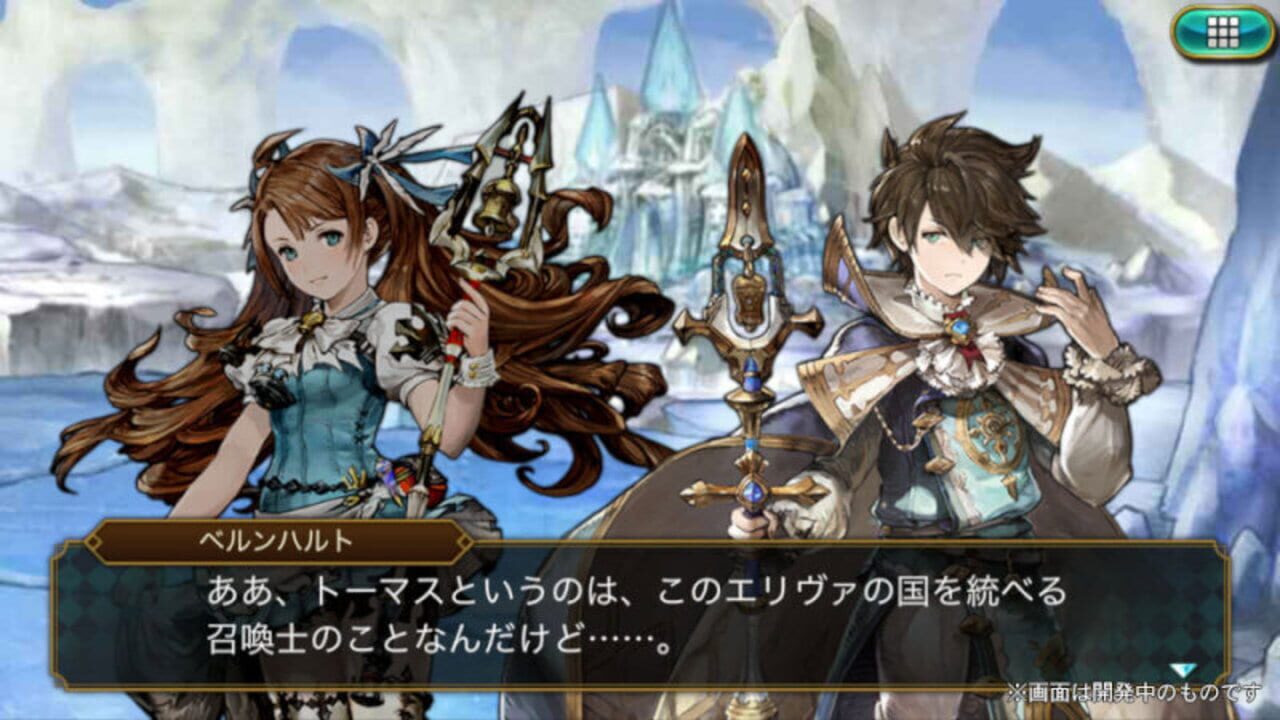This screenshot has height=720, width=1280.
Task: Tap the nine-square menu icon
Action: (x=1222, y=31)
